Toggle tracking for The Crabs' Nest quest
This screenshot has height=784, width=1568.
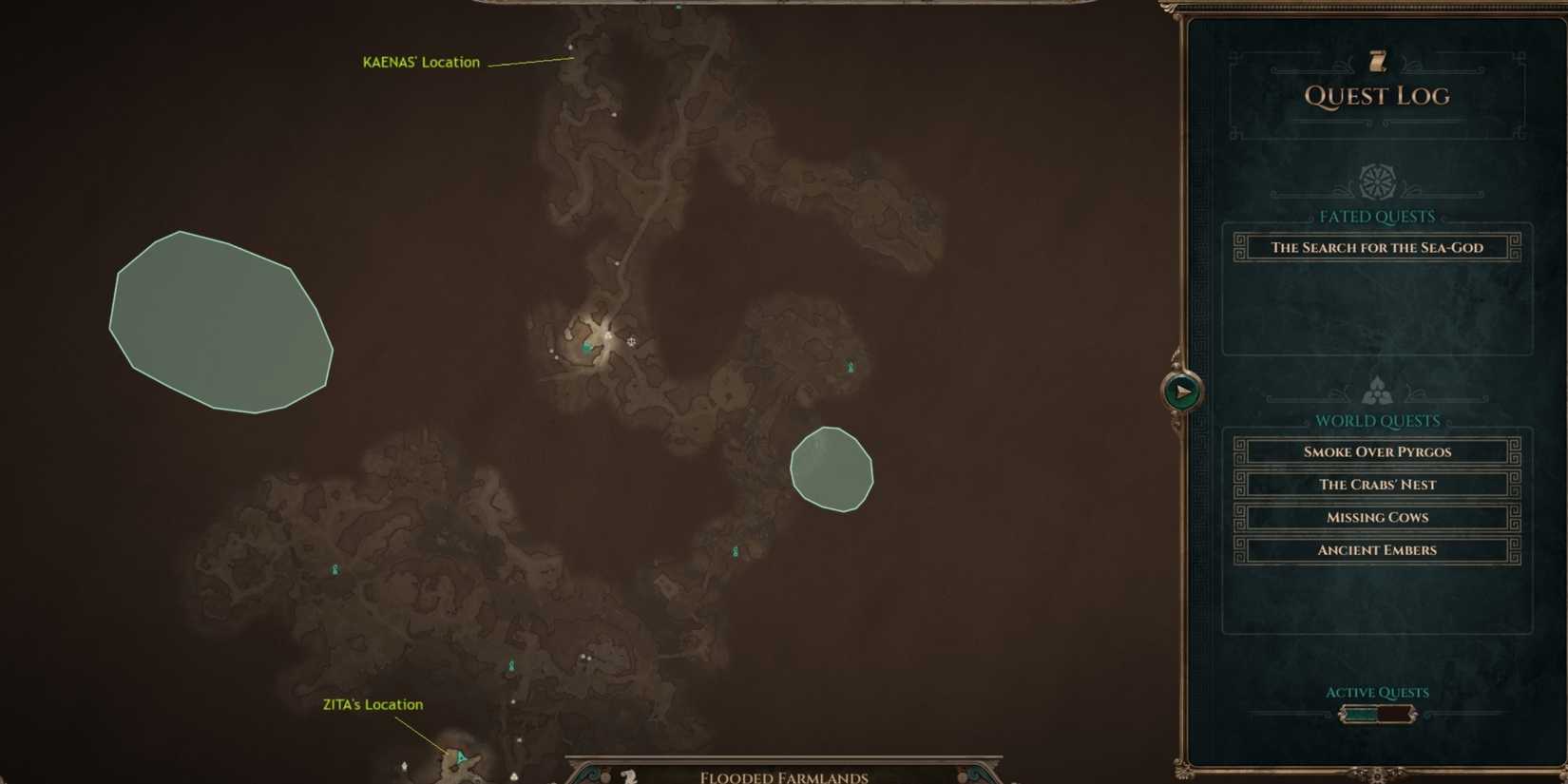[1376, 485]
